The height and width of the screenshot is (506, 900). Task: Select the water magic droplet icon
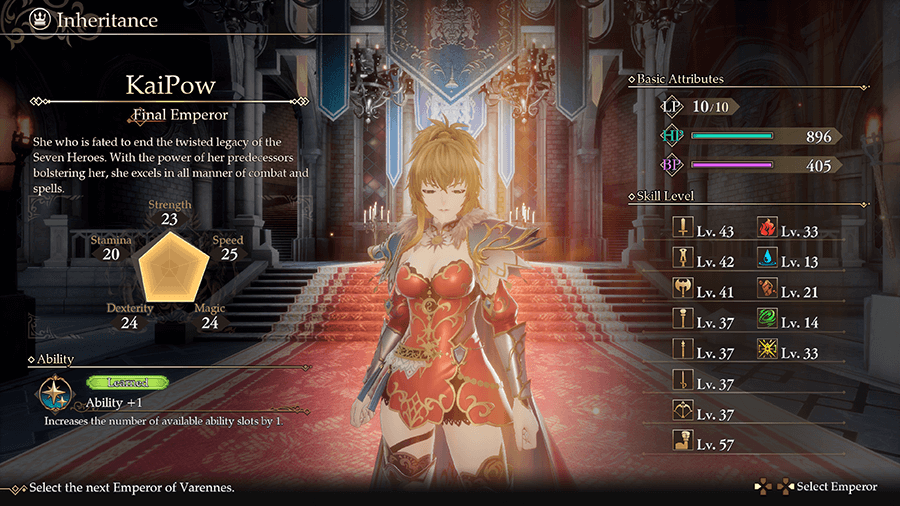(x=769, y=261)
